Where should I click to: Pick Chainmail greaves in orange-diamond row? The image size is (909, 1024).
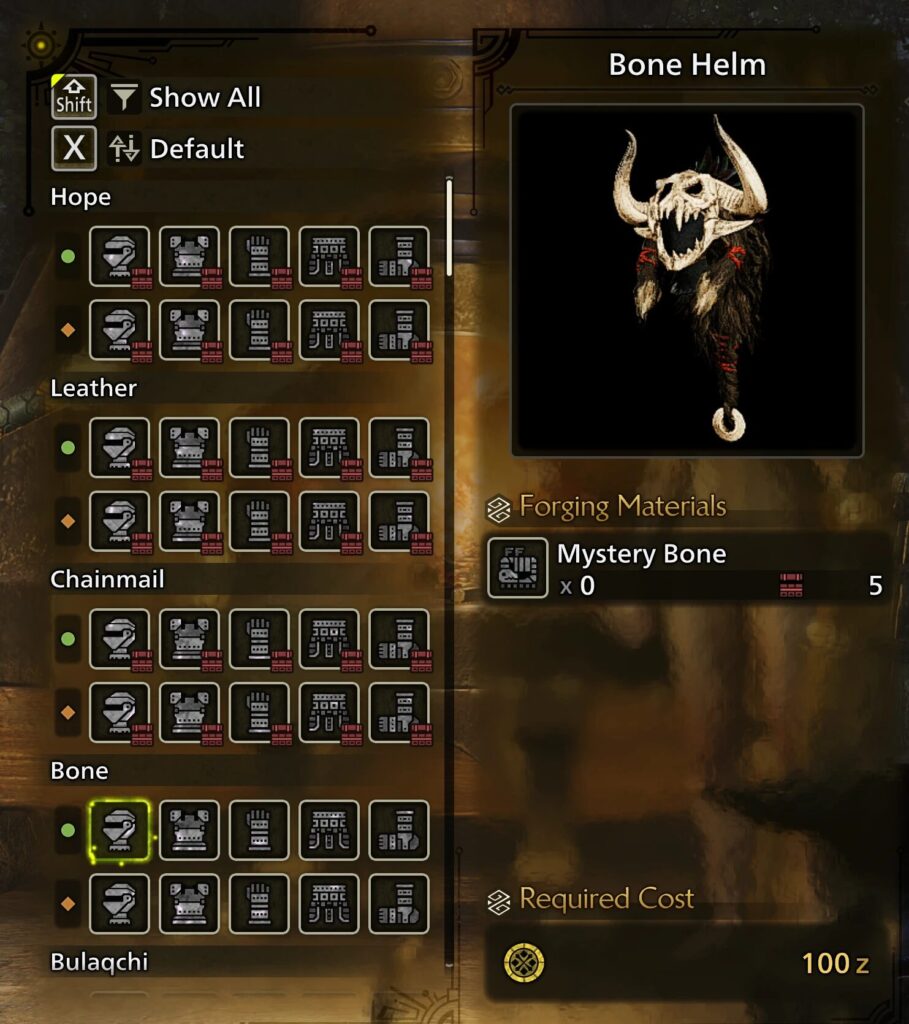pyautogui.click(x=399, y=712)
